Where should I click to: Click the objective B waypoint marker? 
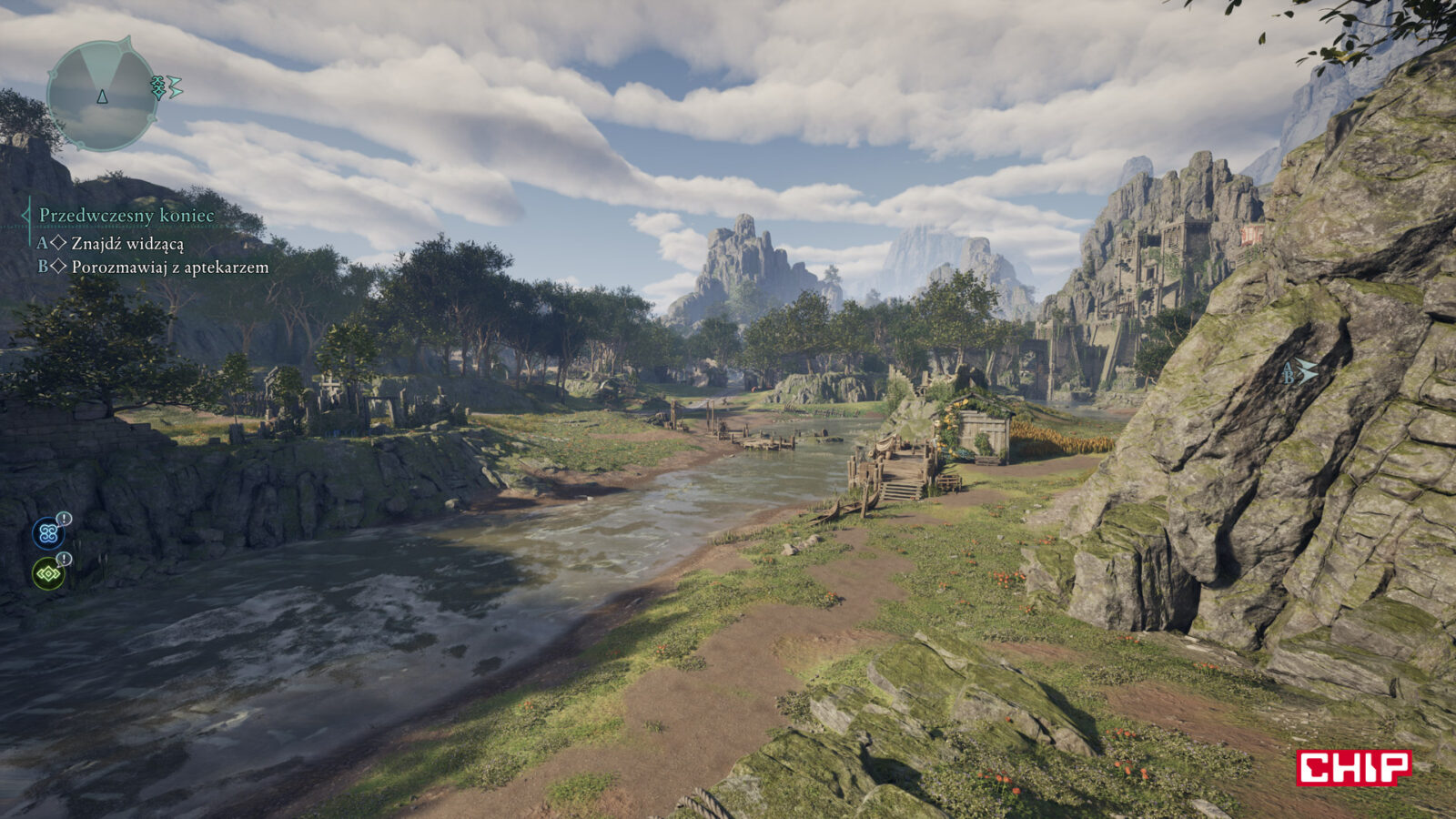tap(1299, 371)
